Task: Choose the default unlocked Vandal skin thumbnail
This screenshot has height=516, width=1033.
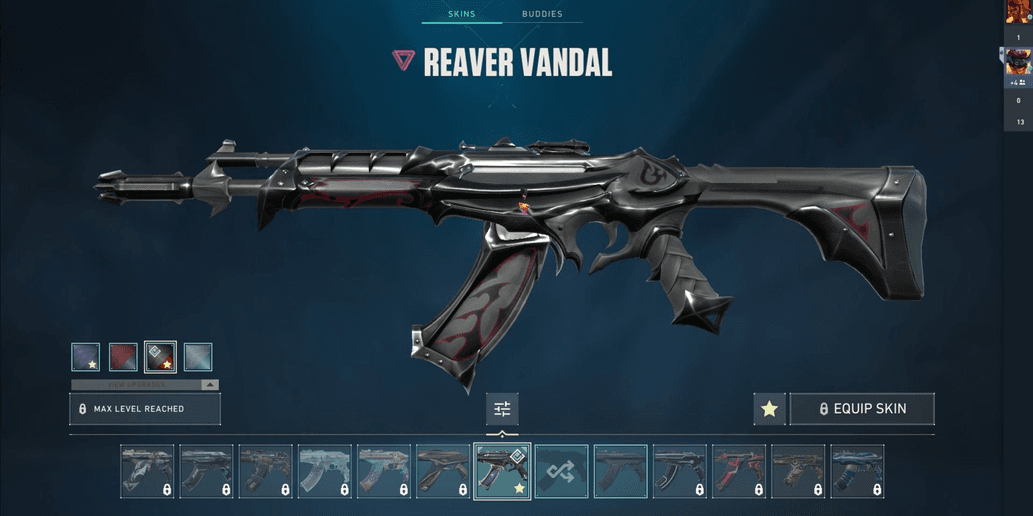Action: [x=620, y=471]
